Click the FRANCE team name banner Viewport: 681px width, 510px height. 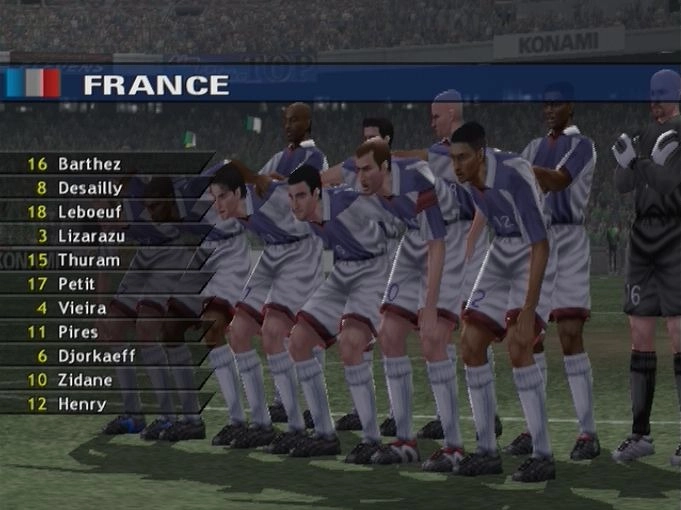156,85
